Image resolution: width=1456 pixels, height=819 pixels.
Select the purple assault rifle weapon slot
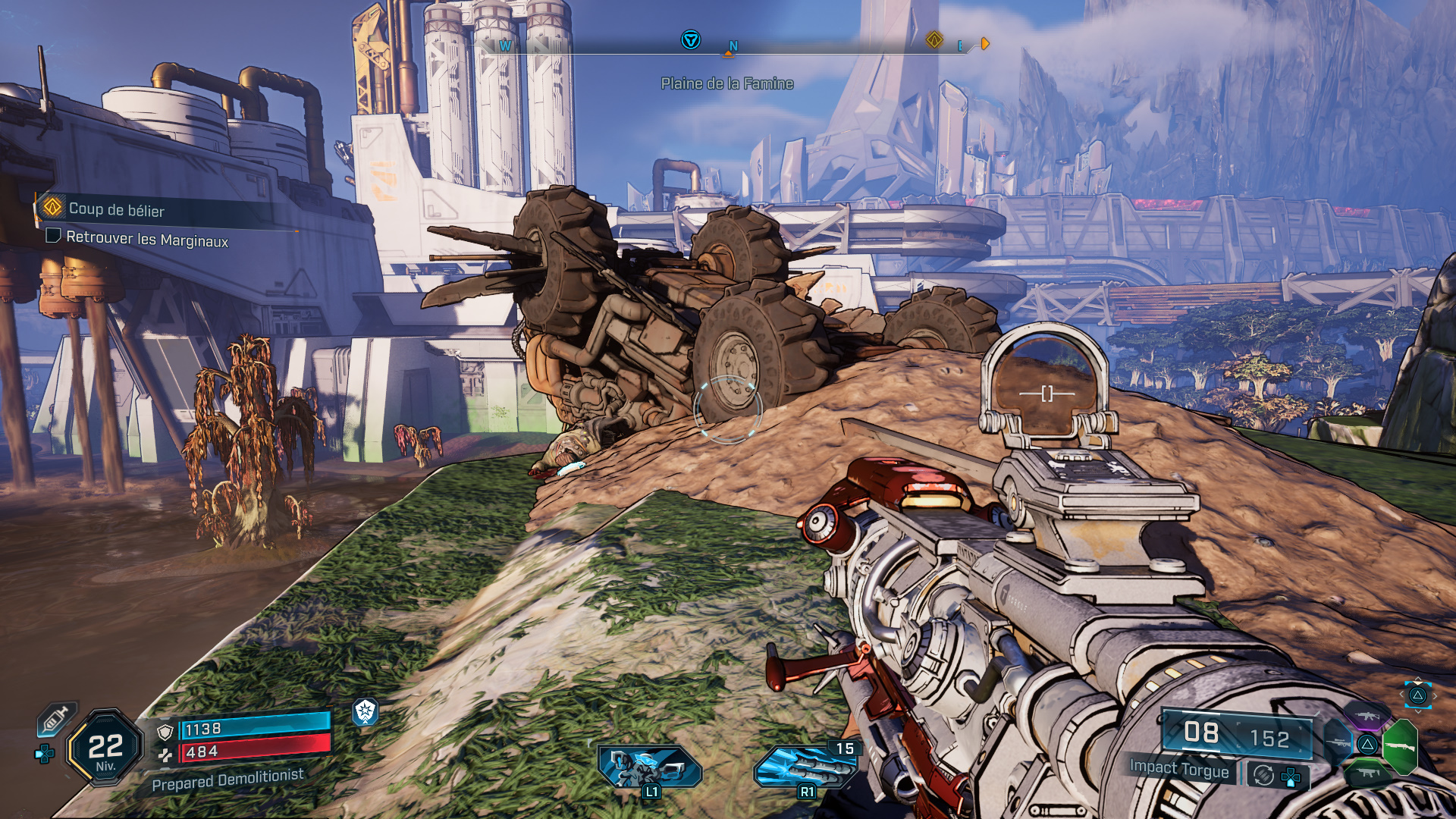coord(1367,715)
